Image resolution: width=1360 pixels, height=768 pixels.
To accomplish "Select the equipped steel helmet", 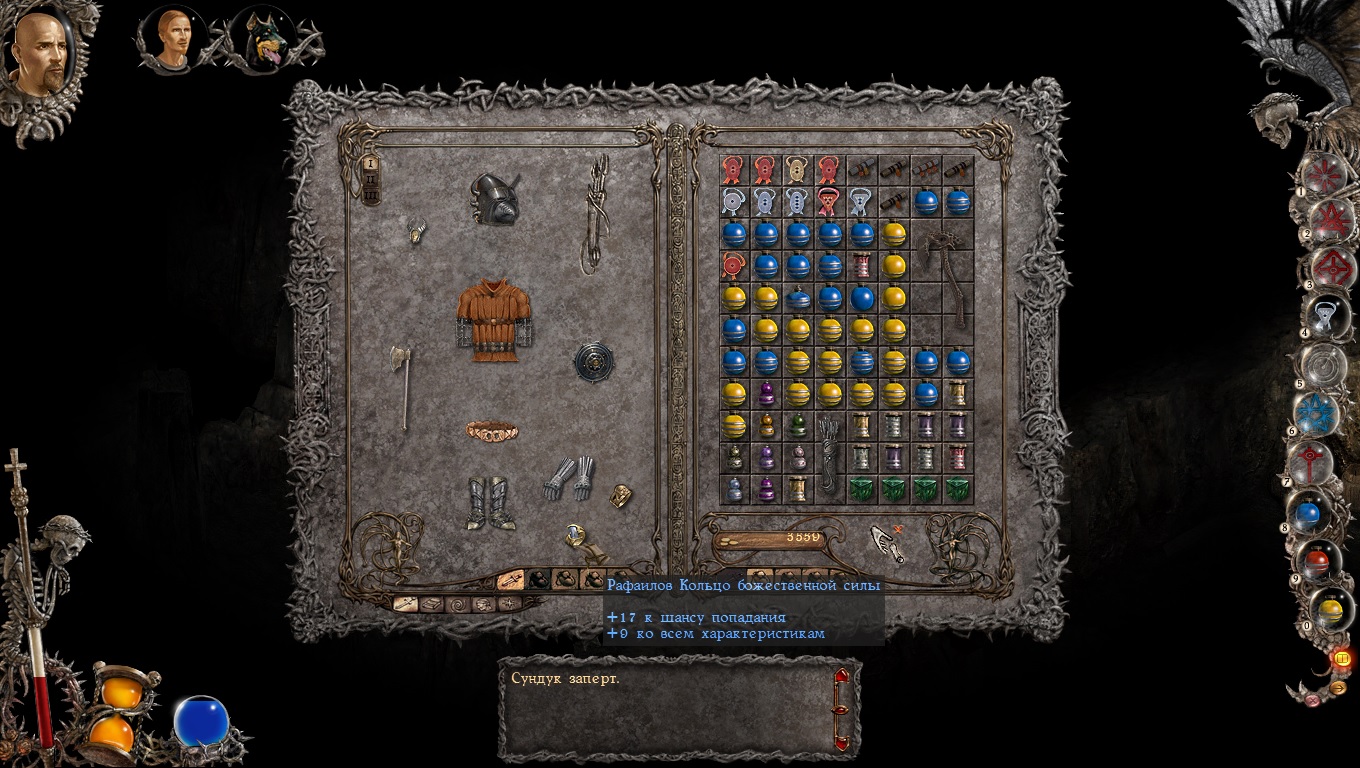I will [495, 198].
